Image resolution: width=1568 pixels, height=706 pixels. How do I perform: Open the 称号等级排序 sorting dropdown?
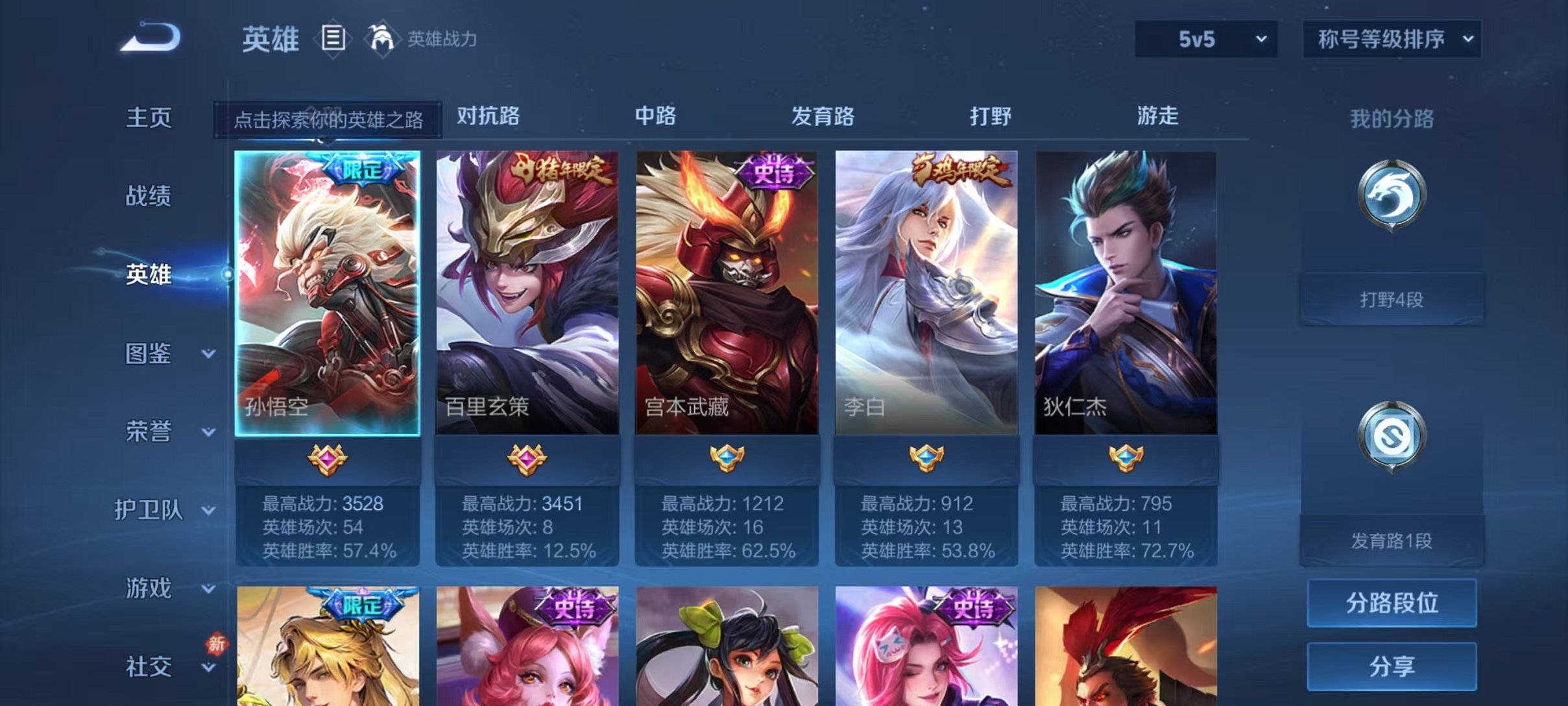pyautogui.click(x=1392, y=39)
